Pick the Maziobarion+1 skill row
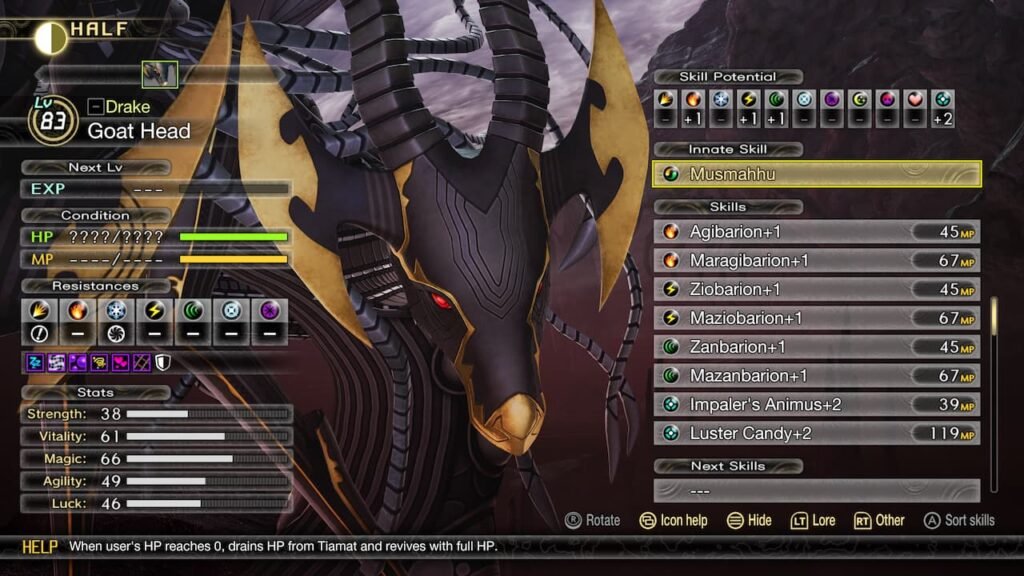The image size is (1024, 576). click(x=816, y=318)
